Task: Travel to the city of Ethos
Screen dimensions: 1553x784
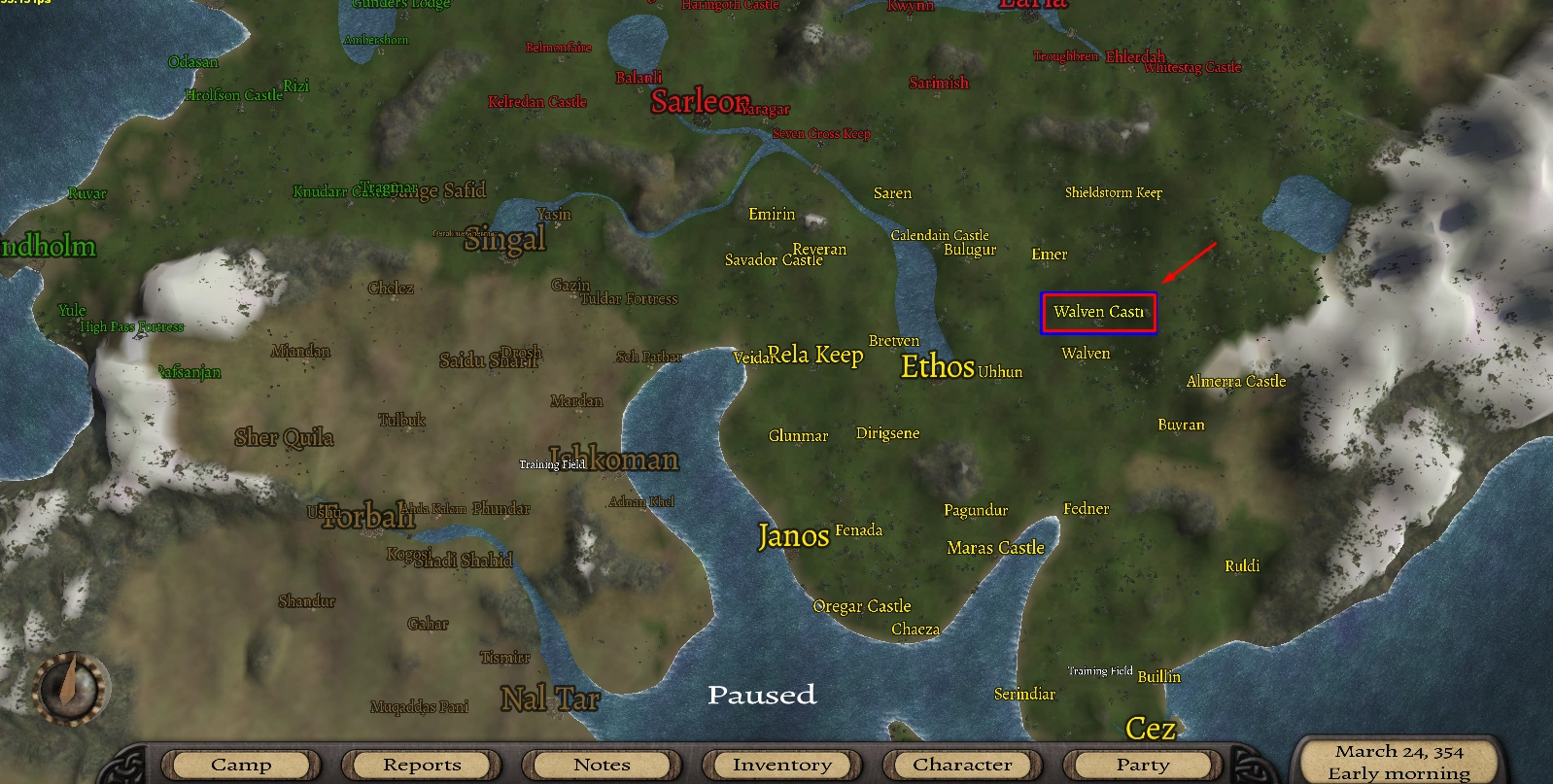Action: click(939, 367)
